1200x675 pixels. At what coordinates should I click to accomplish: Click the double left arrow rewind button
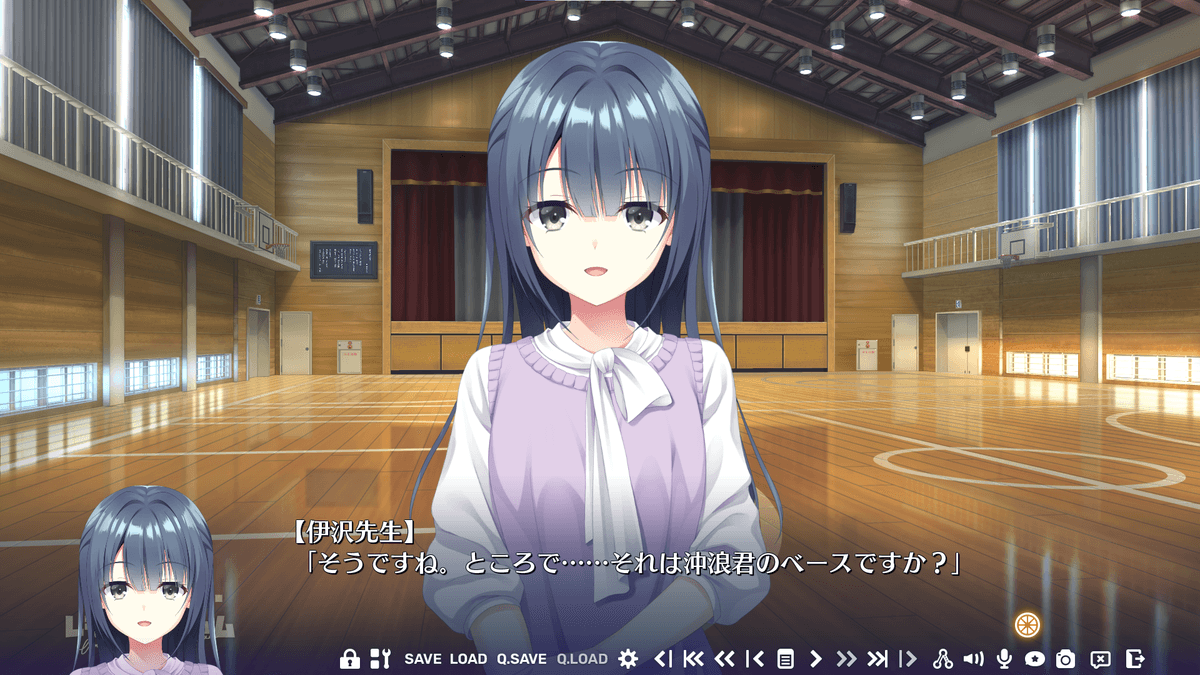click(x=725, y=659)
